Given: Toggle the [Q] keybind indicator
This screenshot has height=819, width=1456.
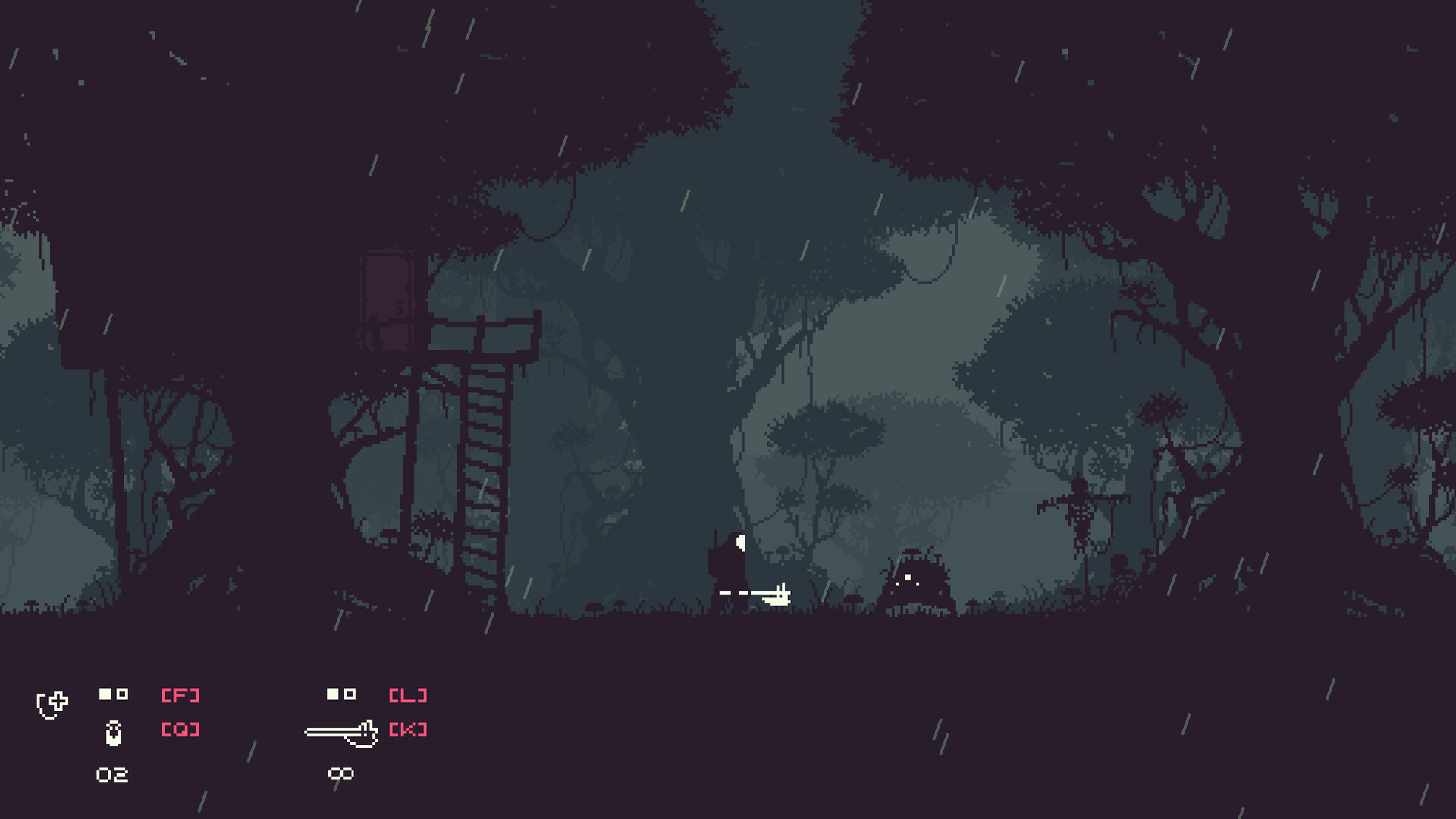Looking at the screenshot, I should point(182,730).
